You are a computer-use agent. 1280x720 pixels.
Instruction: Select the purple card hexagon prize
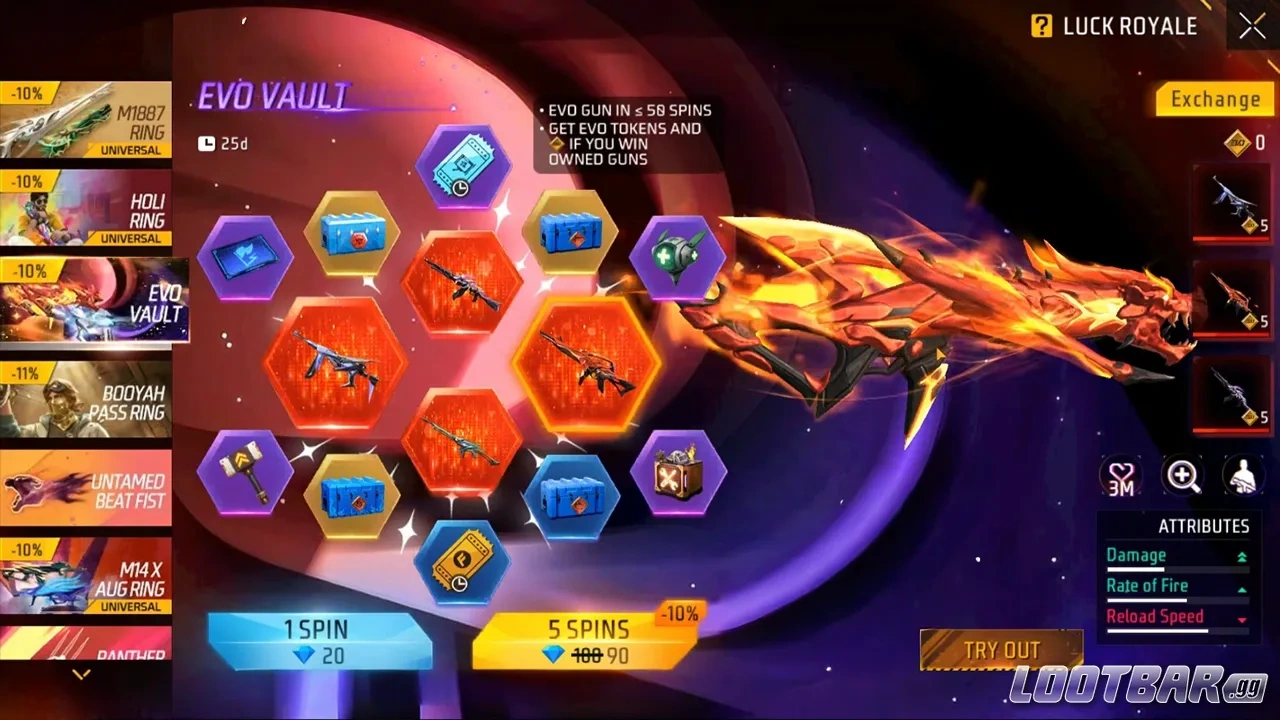tap(243, 260)
